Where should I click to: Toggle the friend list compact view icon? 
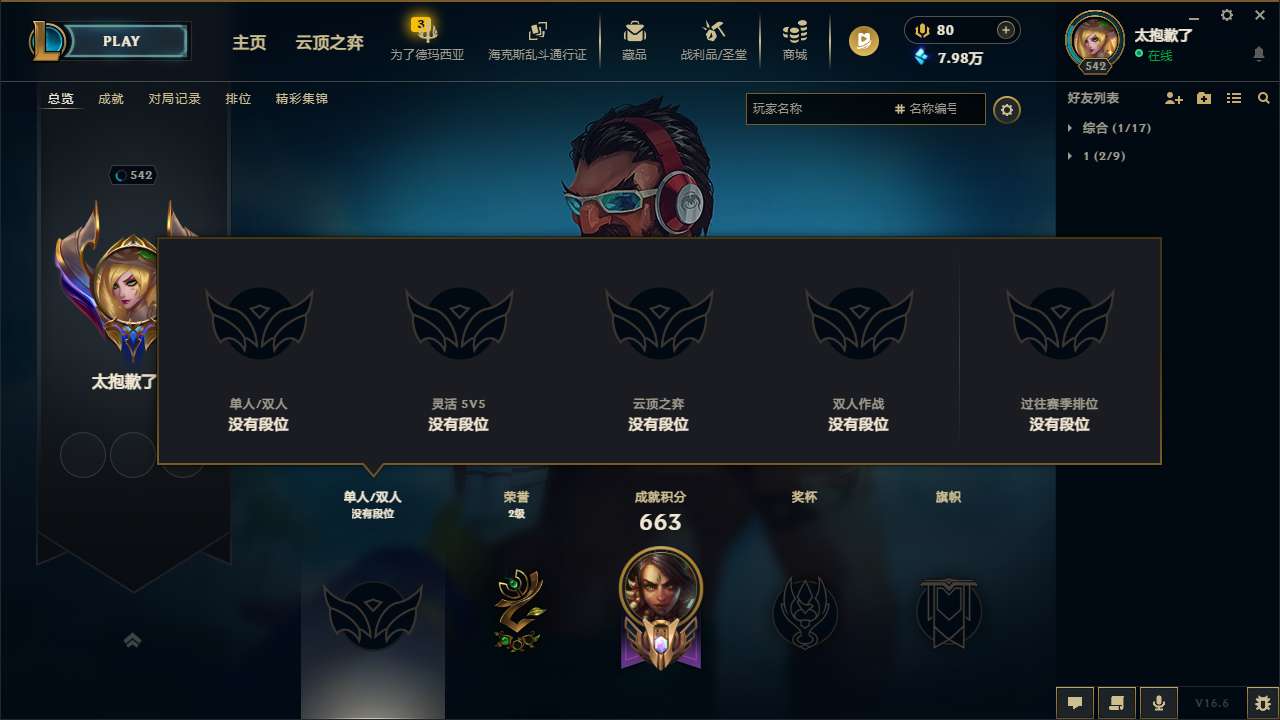pos(1233,98)
